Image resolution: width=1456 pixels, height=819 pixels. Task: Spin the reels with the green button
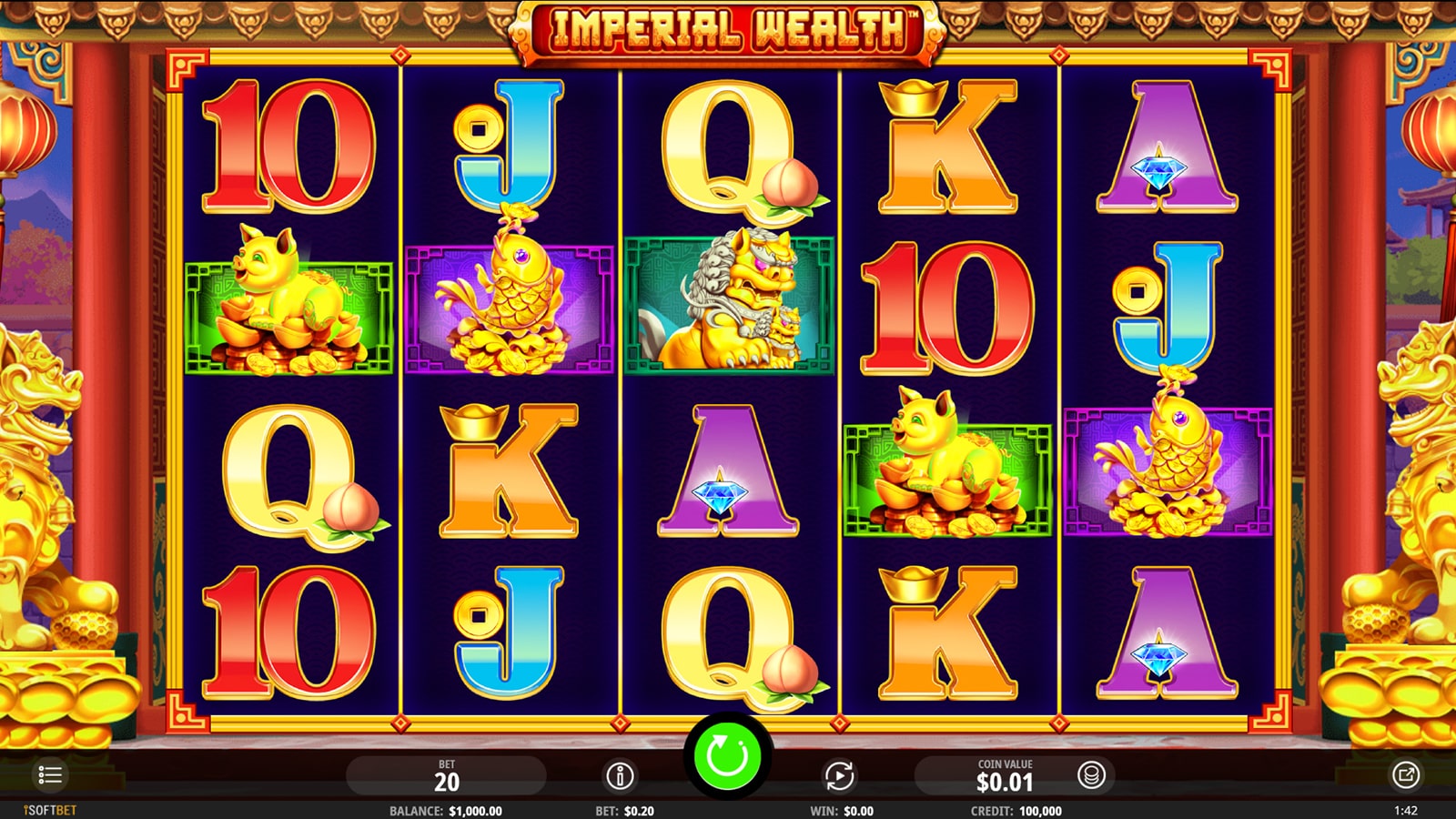click(727, 755)
